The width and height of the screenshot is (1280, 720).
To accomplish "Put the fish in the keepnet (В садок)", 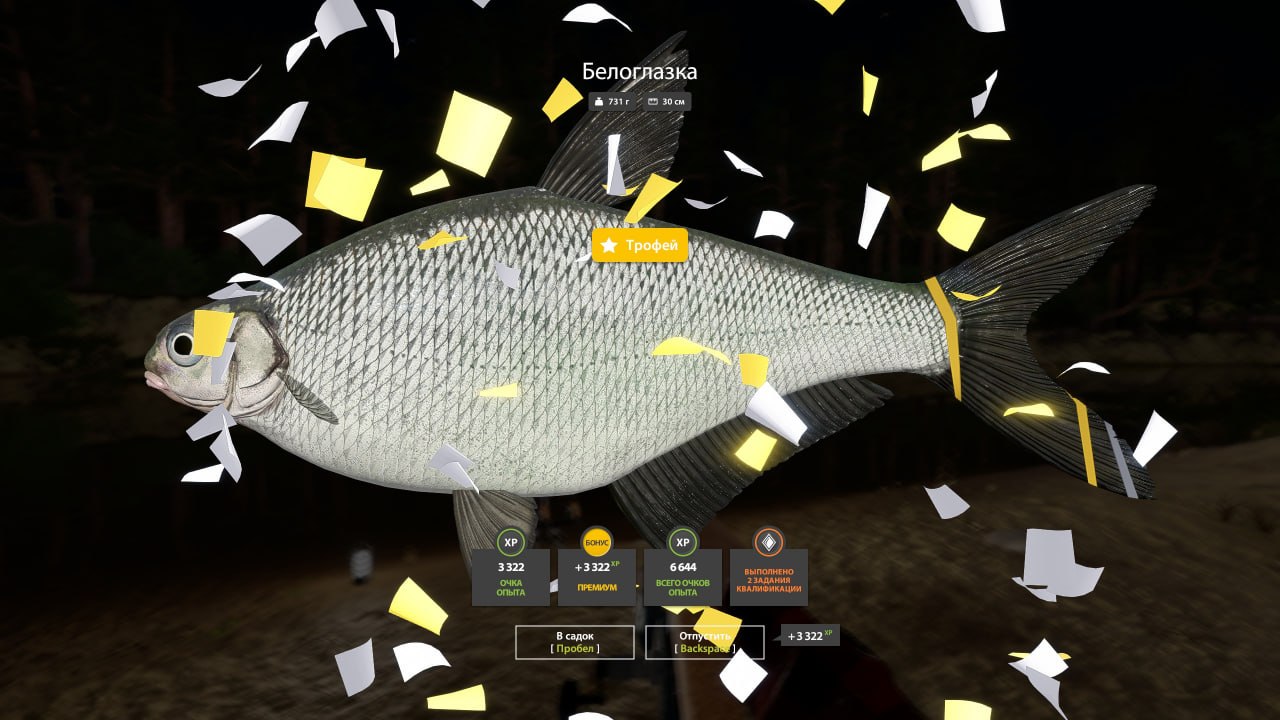I will pyautogui.click(x=575, y=642).
